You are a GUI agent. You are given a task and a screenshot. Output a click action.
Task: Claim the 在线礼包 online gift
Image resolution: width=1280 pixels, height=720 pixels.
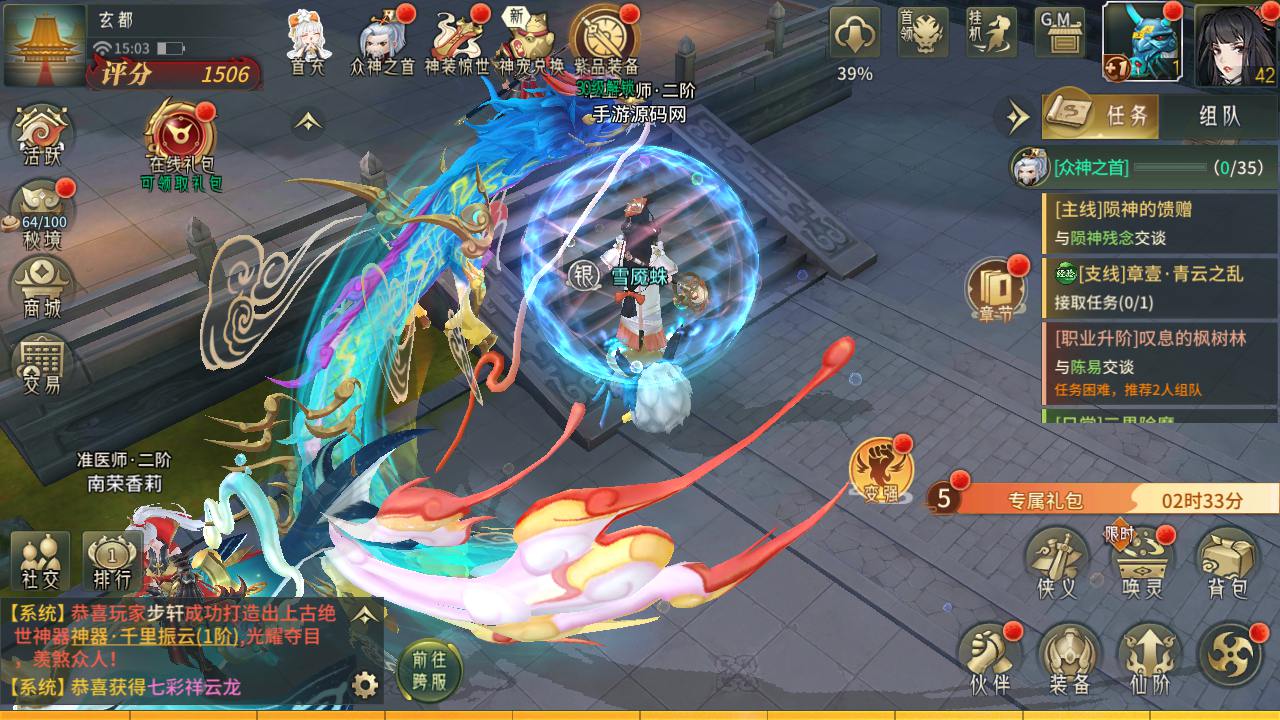pyautogui.click(x=181, y=138)
